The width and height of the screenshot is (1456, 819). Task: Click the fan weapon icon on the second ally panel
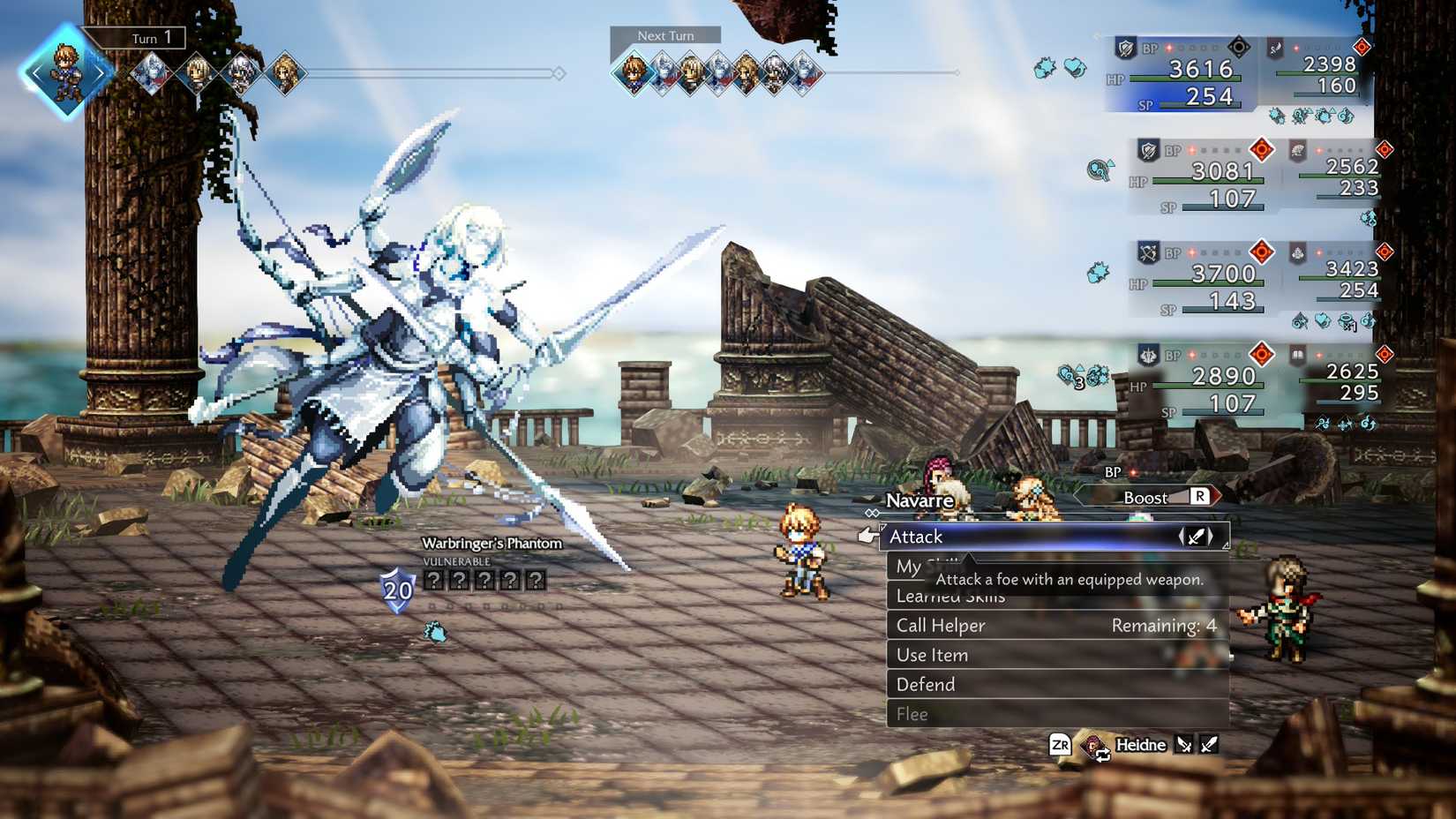pyautogui.click(x=1297, y=149)
